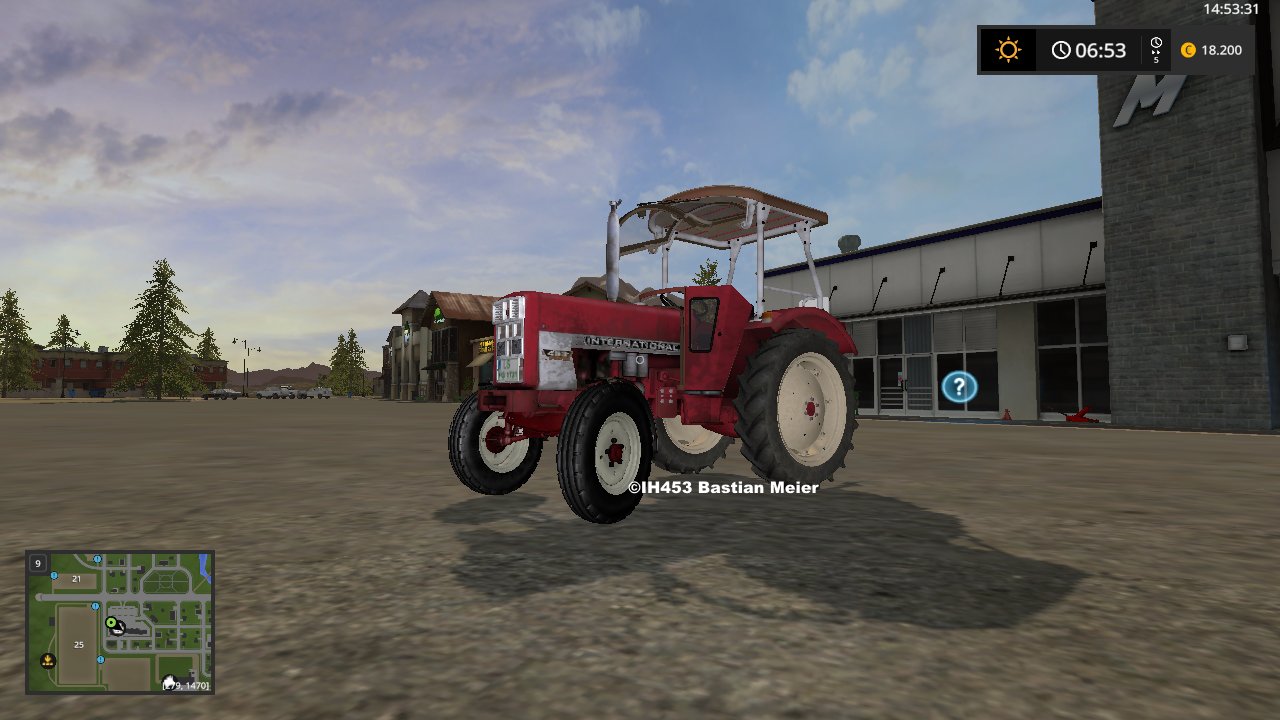Select the green player marker on the minimap
Viewport: 1280px width, 720px height.
112,622
